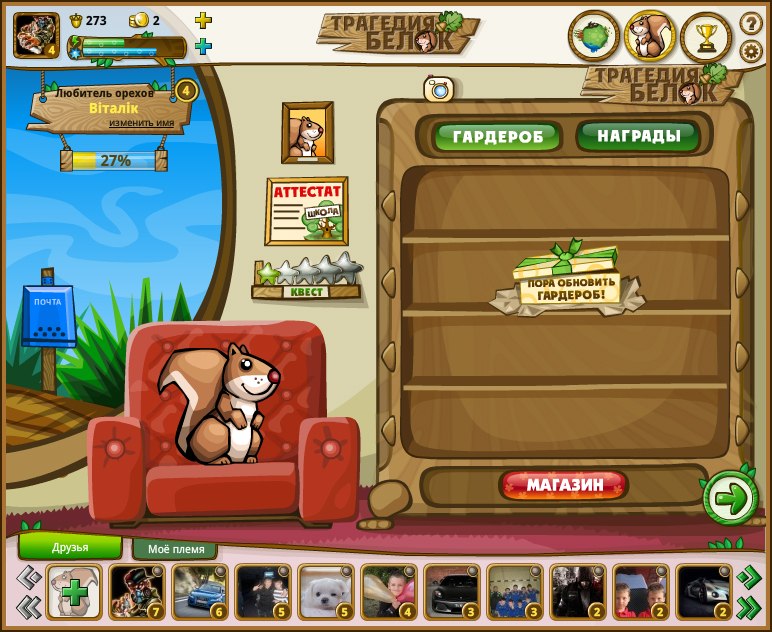
Task: Add energy with the teal plus
Action: pos(203,46)
